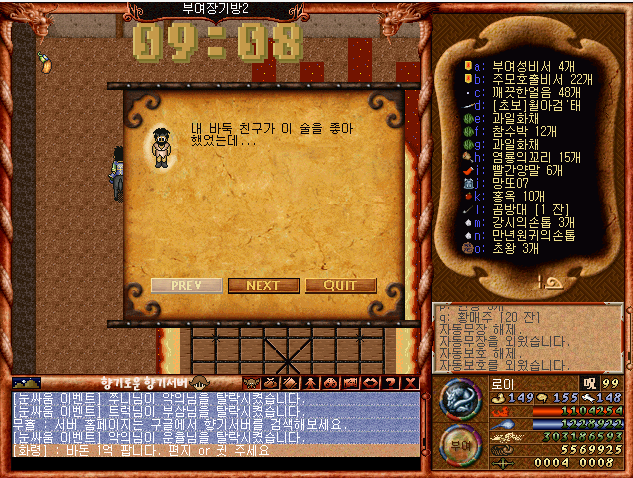Viewport: 633px width, 478px height.
Task: Choose 깨끗한얼음 from the item list
Action: (530, 92)
